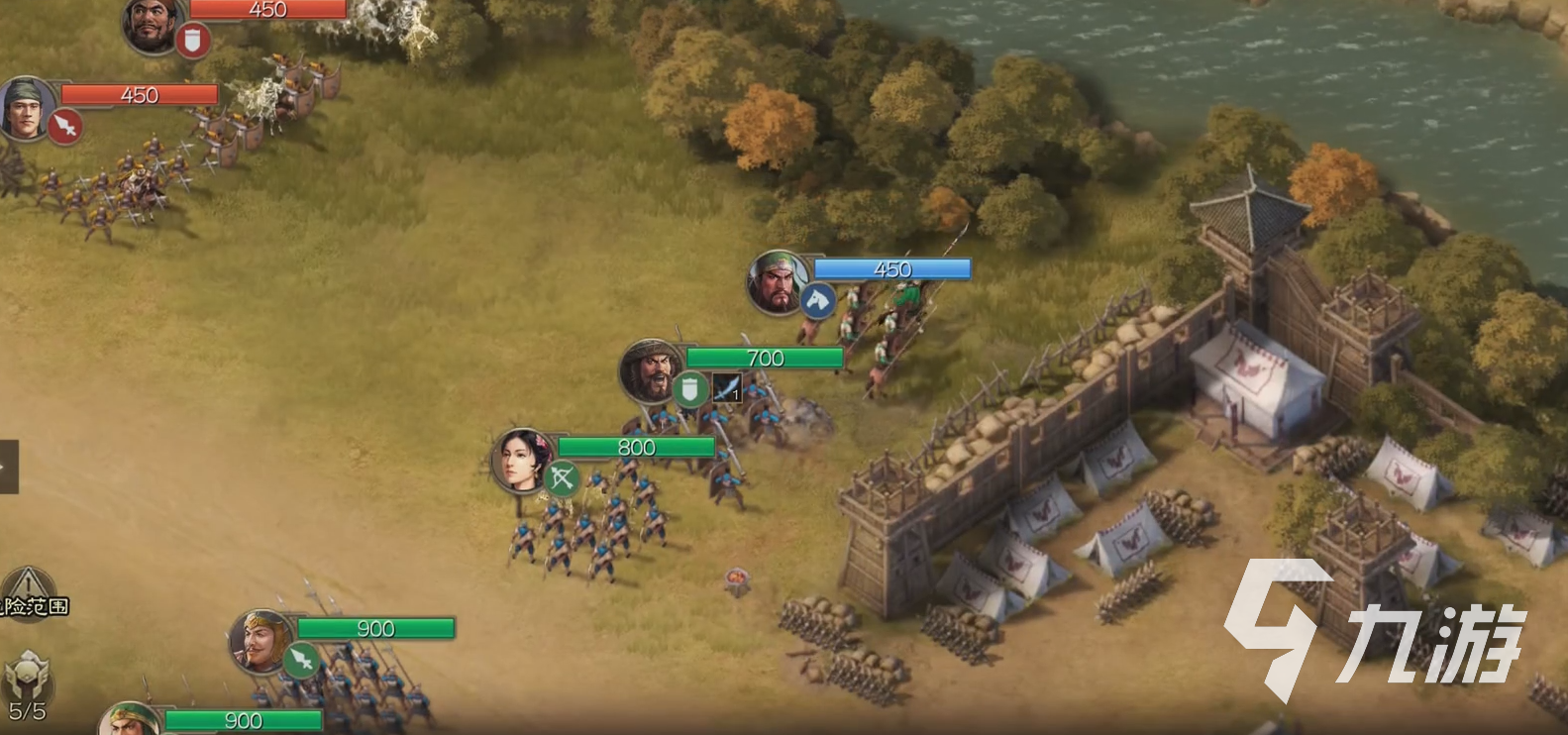Click the sword skill icon beside the 700 general
The image size is (1568, 735).
pos(727,388)
